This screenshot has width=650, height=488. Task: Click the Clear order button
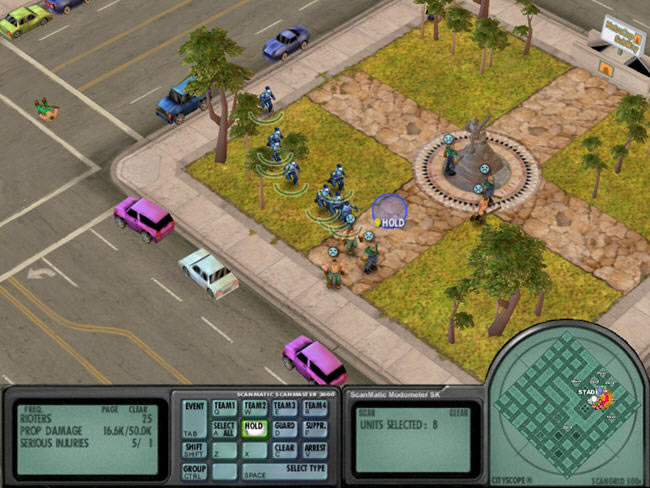pyautogui.click(x=285, y=451)
